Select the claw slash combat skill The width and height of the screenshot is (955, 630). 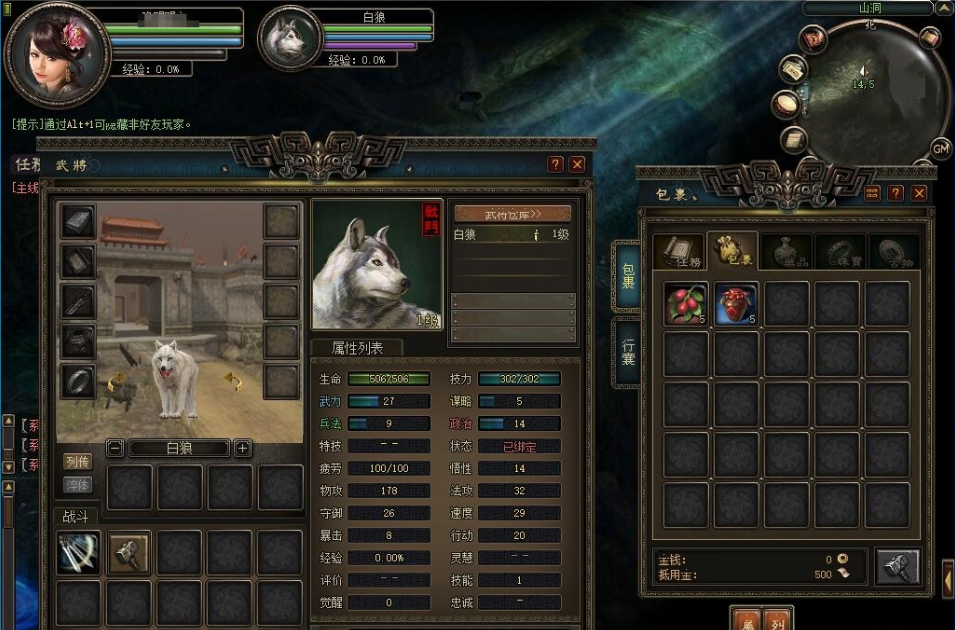point(77,552)
